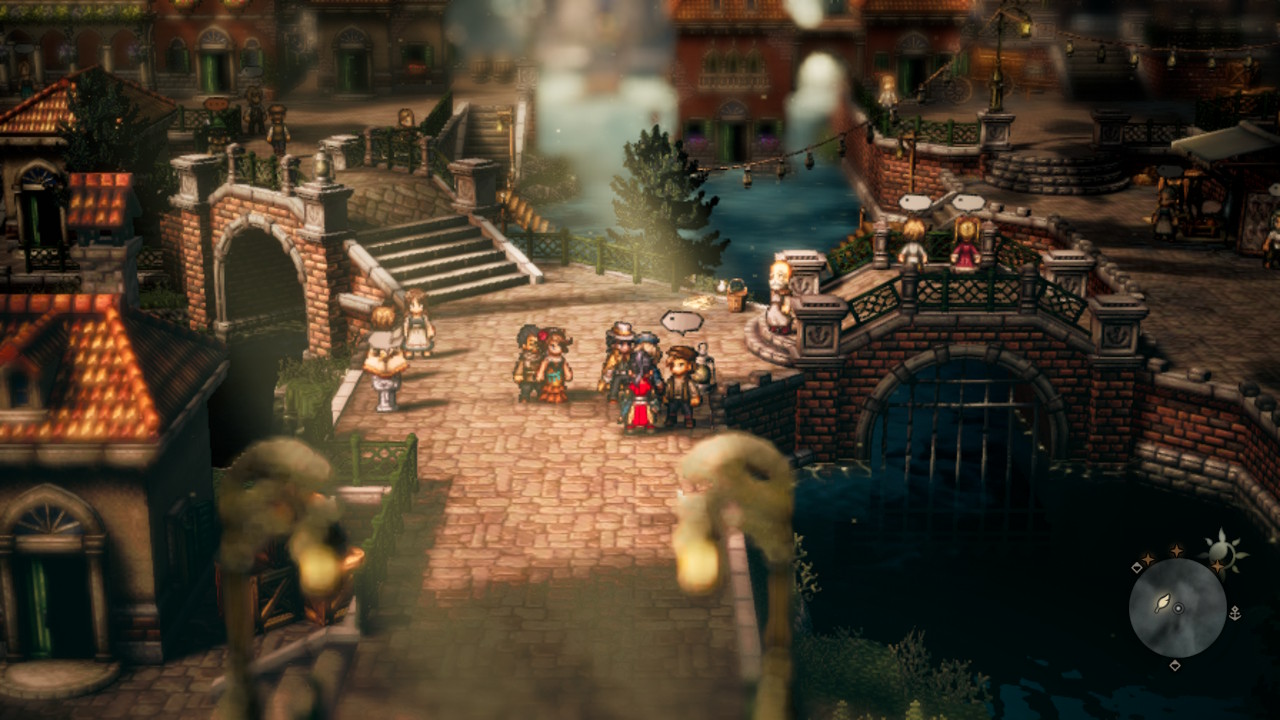Select the diamond waypoint below the minimap

1174,665
